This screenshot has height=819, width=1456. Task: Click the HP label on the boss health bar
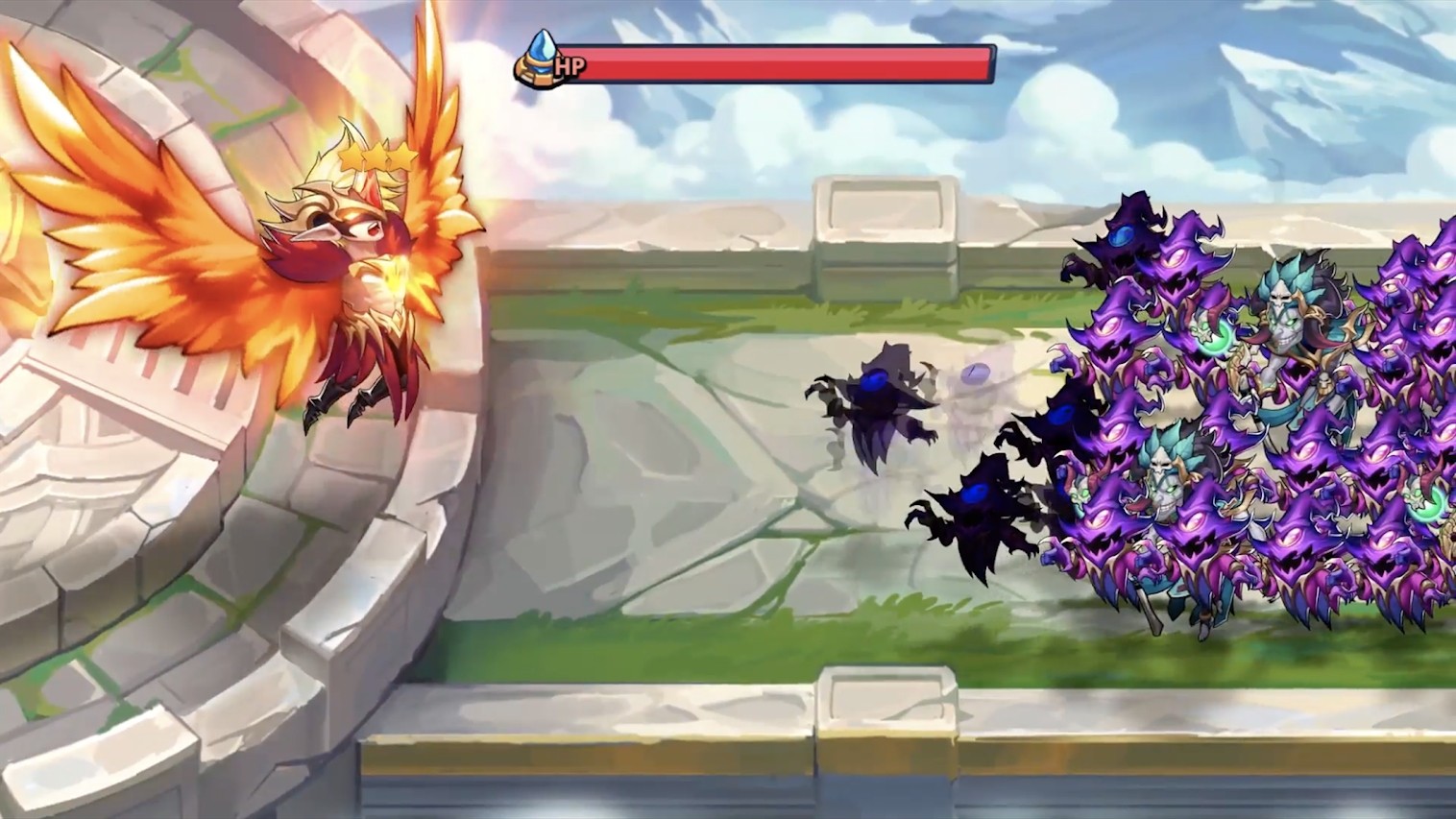point(569,67)
